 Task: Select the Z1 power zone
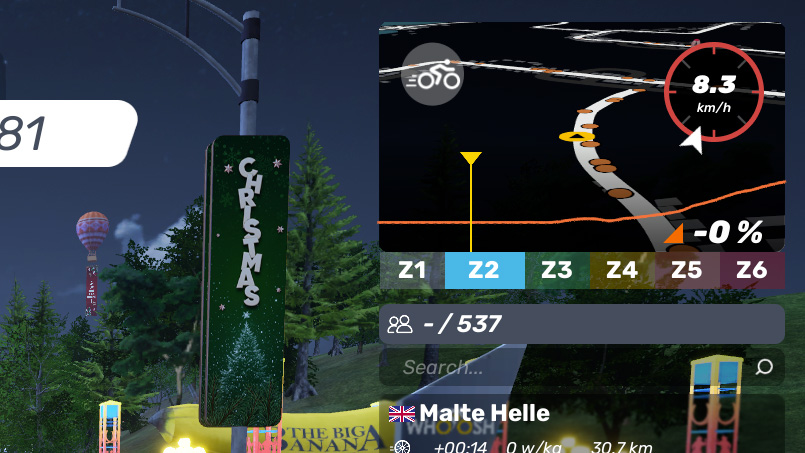[412, 270]
